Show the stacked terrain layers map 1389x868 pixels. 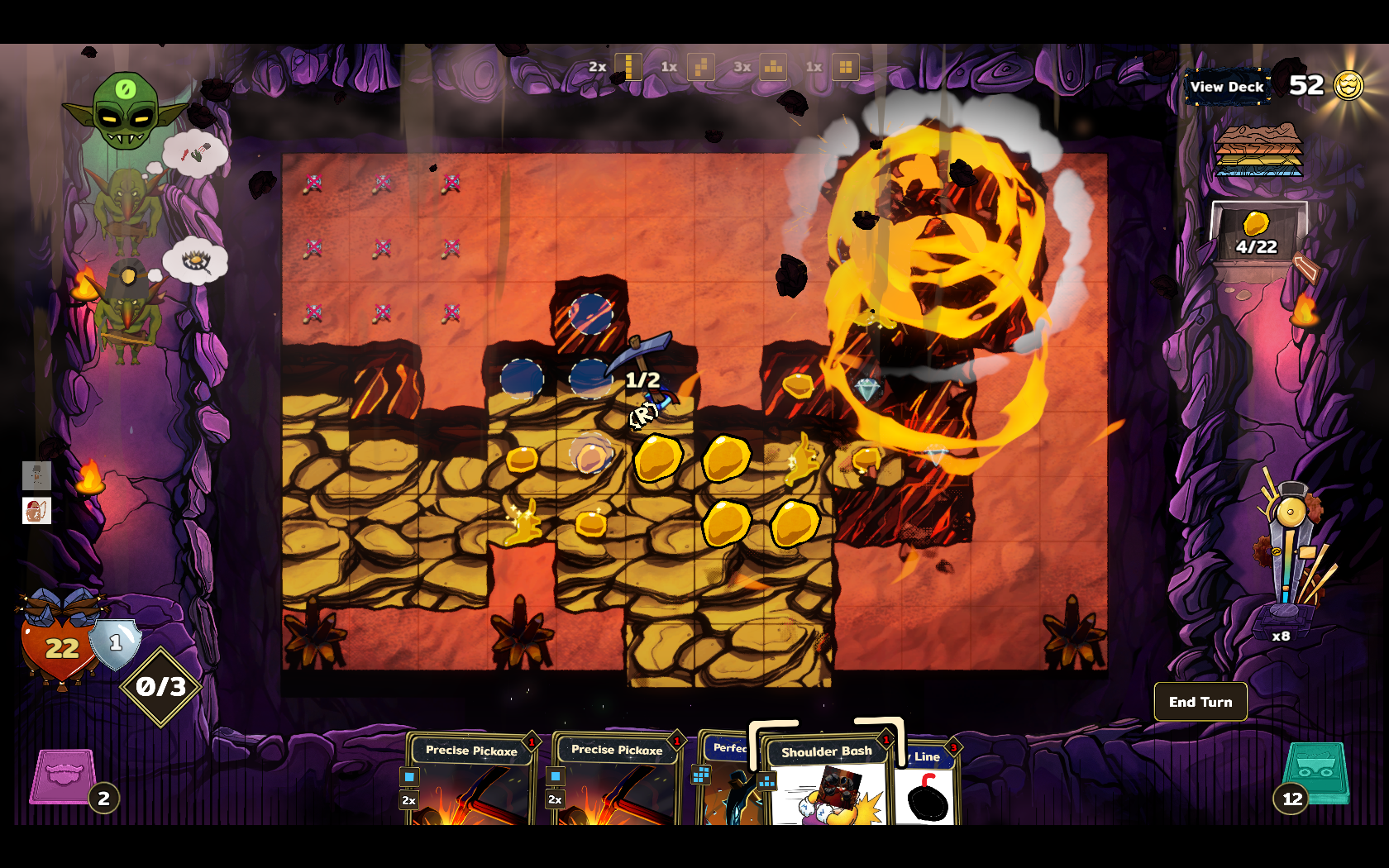coord(1258,150)
